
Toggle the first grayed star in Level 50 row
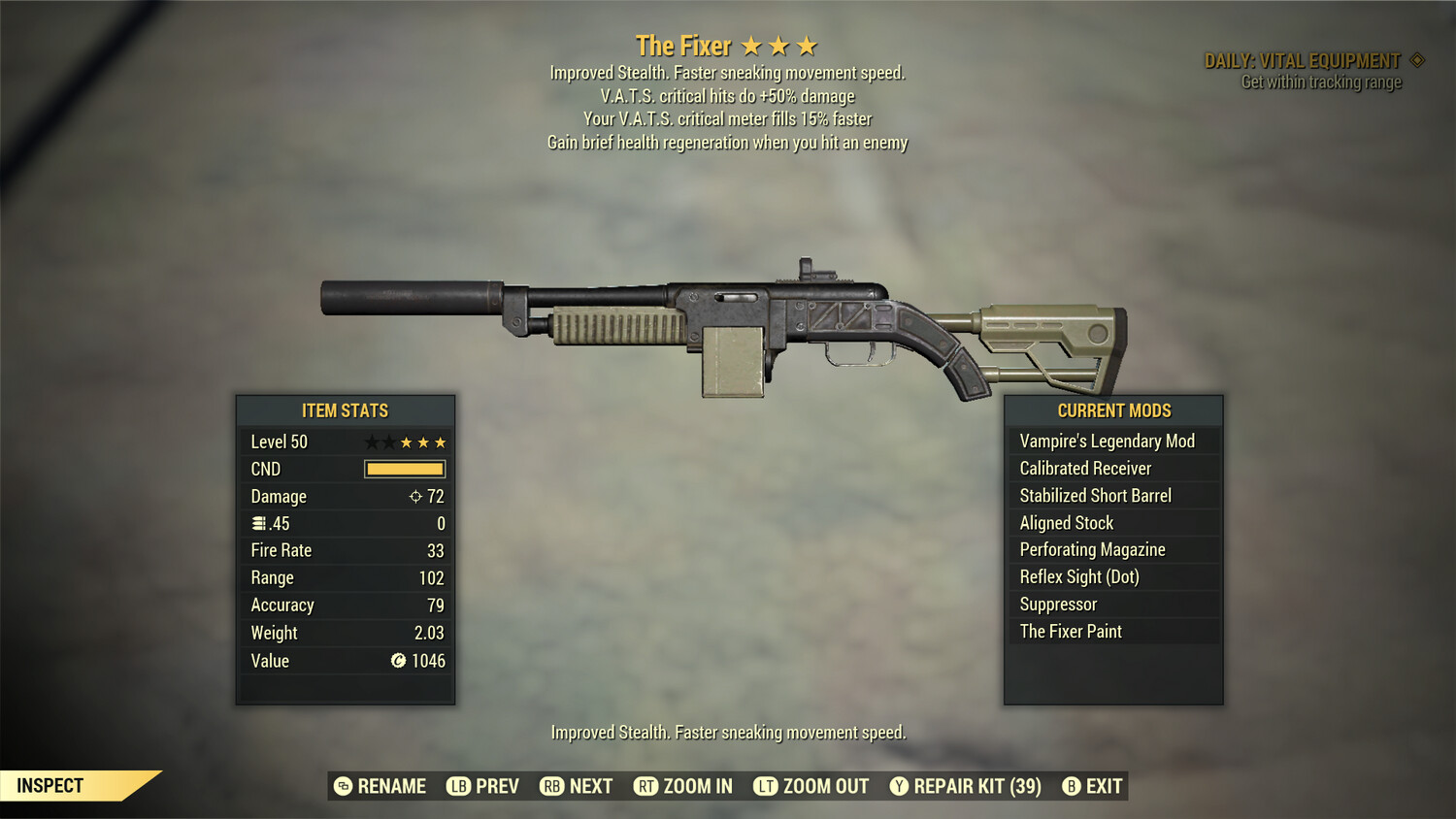[x=370, y=442]
